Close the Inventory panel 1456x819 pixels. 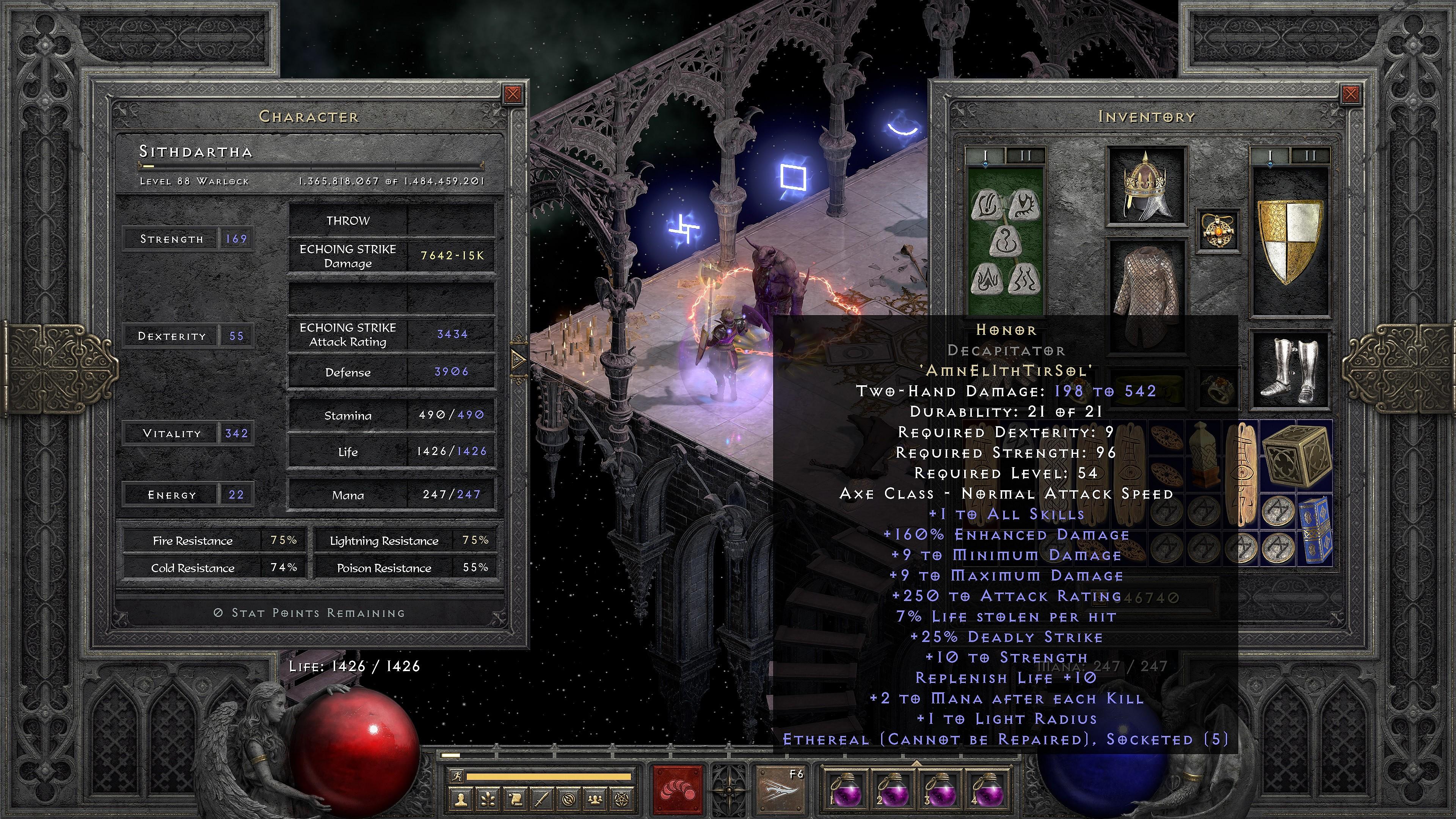pyautogui.click(x=1350, y=94)
